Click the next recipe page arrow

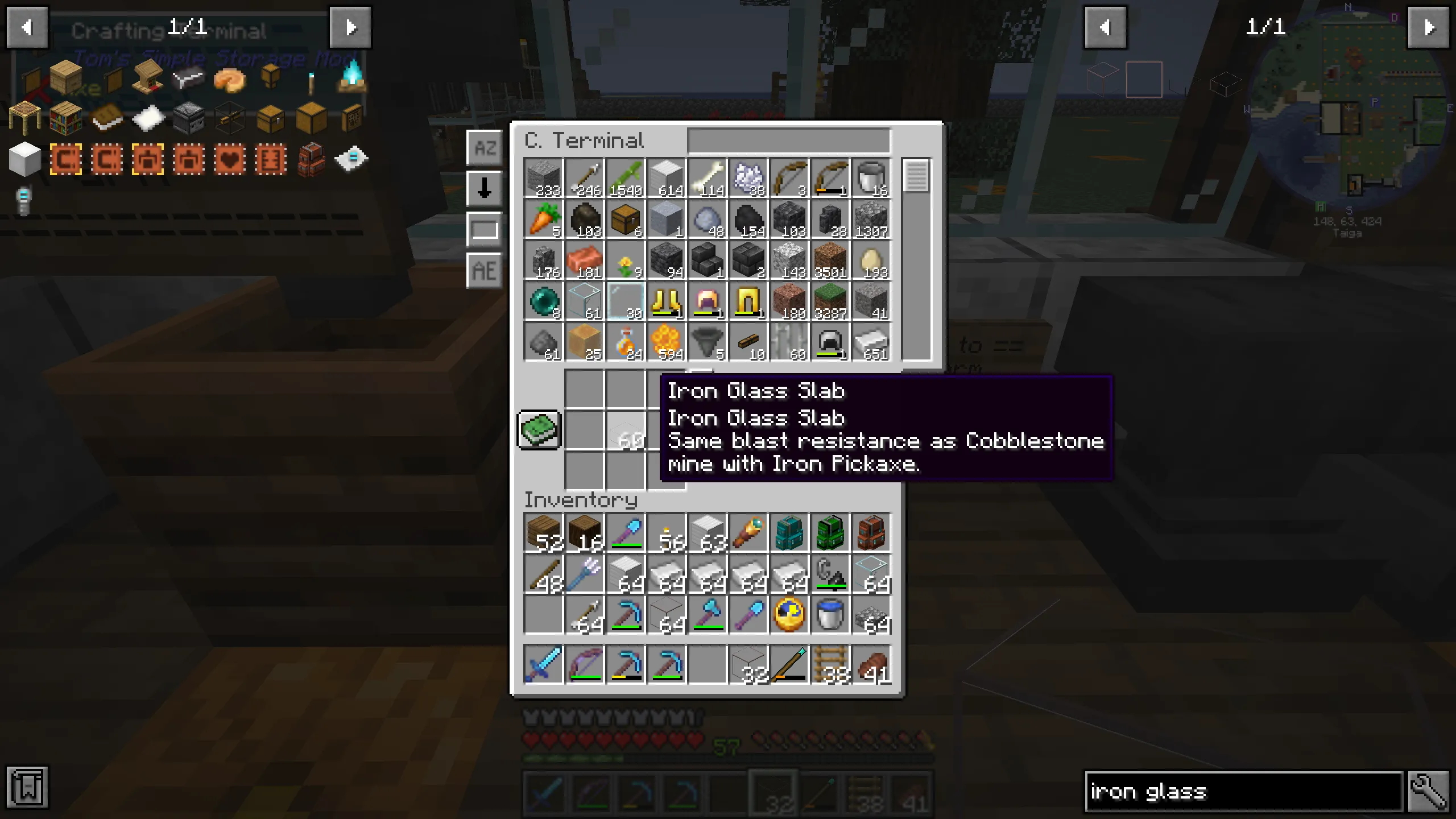[351, 27]
